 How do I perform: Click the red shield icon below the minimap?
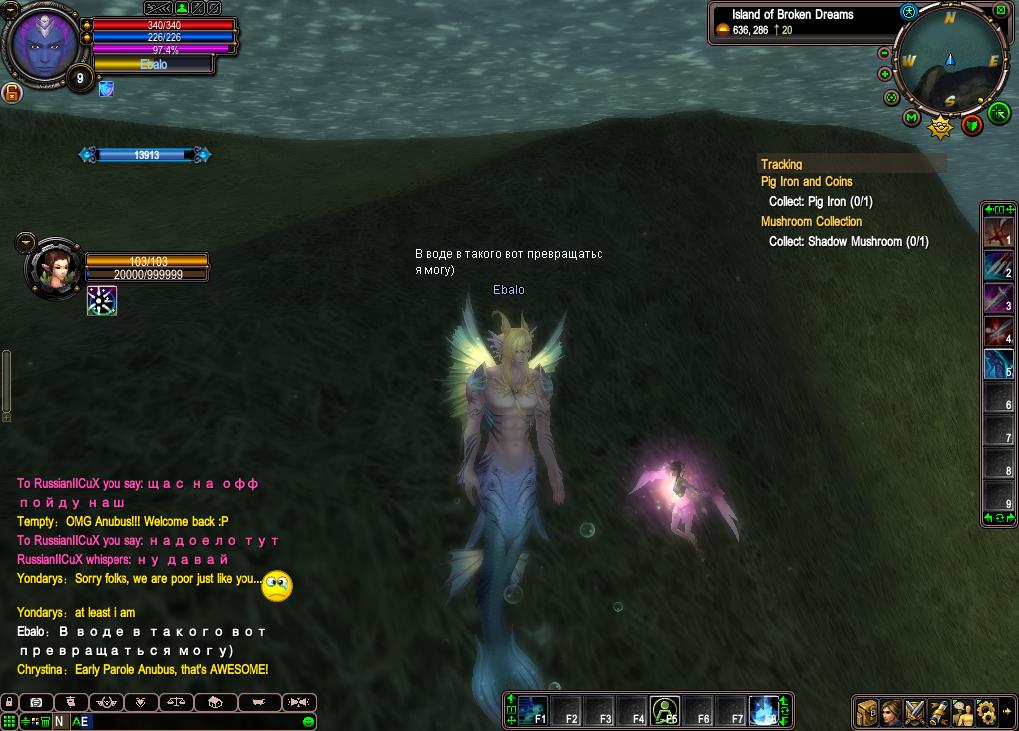tap(971, 125)
